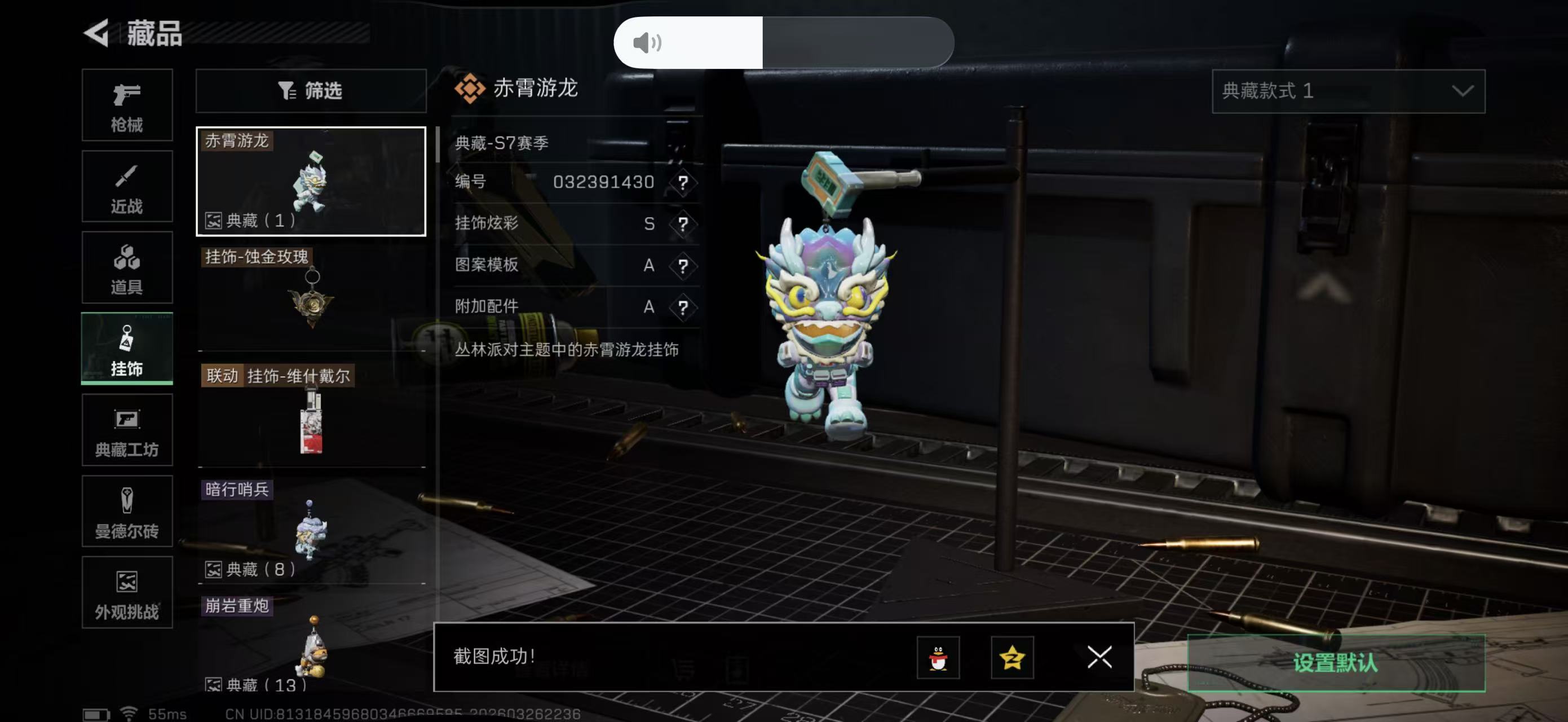Open the 枪械 weapons category

click(x=127, y=105)
